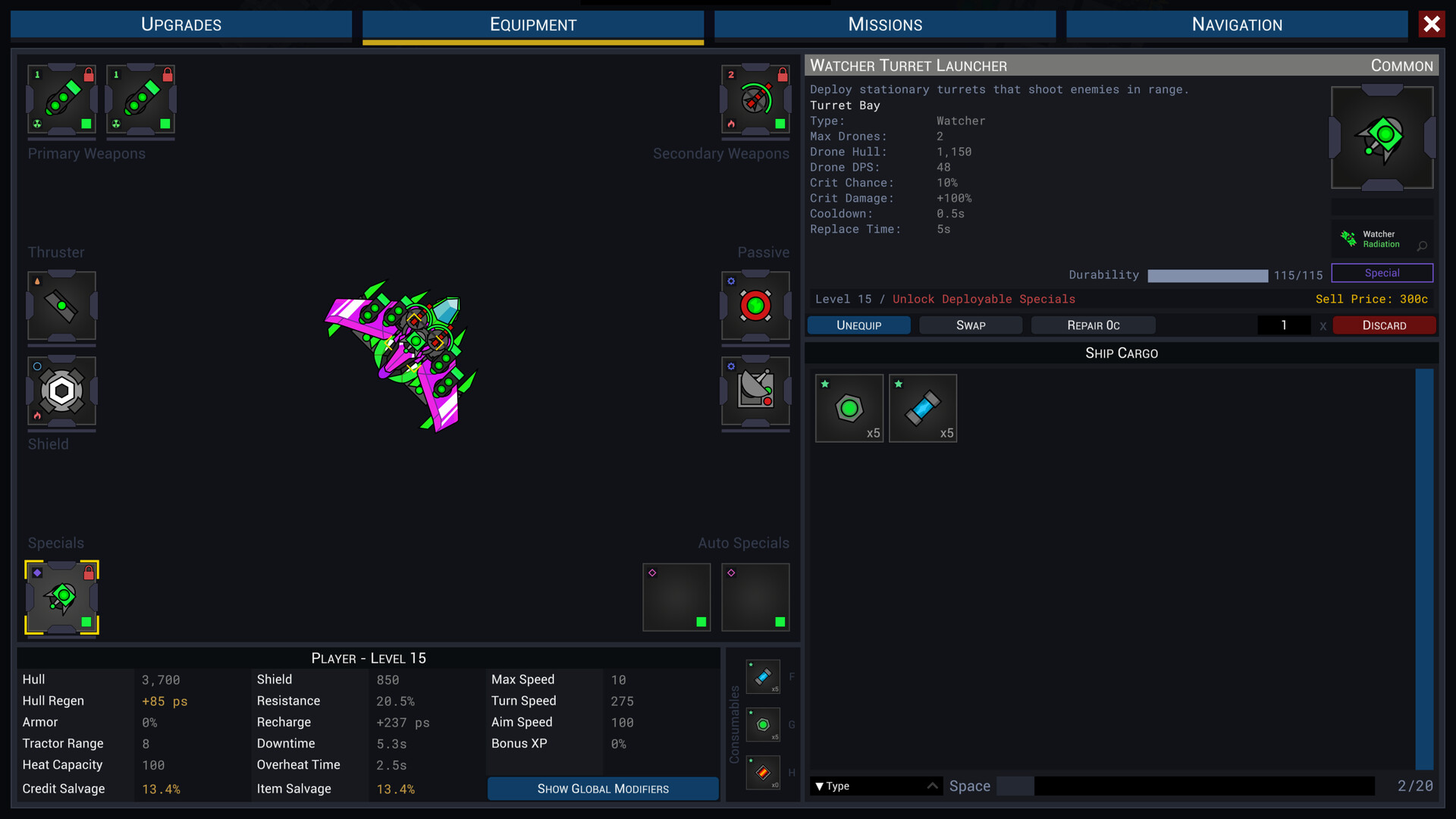Click the green hex nut consumable in slot G

(x=764, y=725)
